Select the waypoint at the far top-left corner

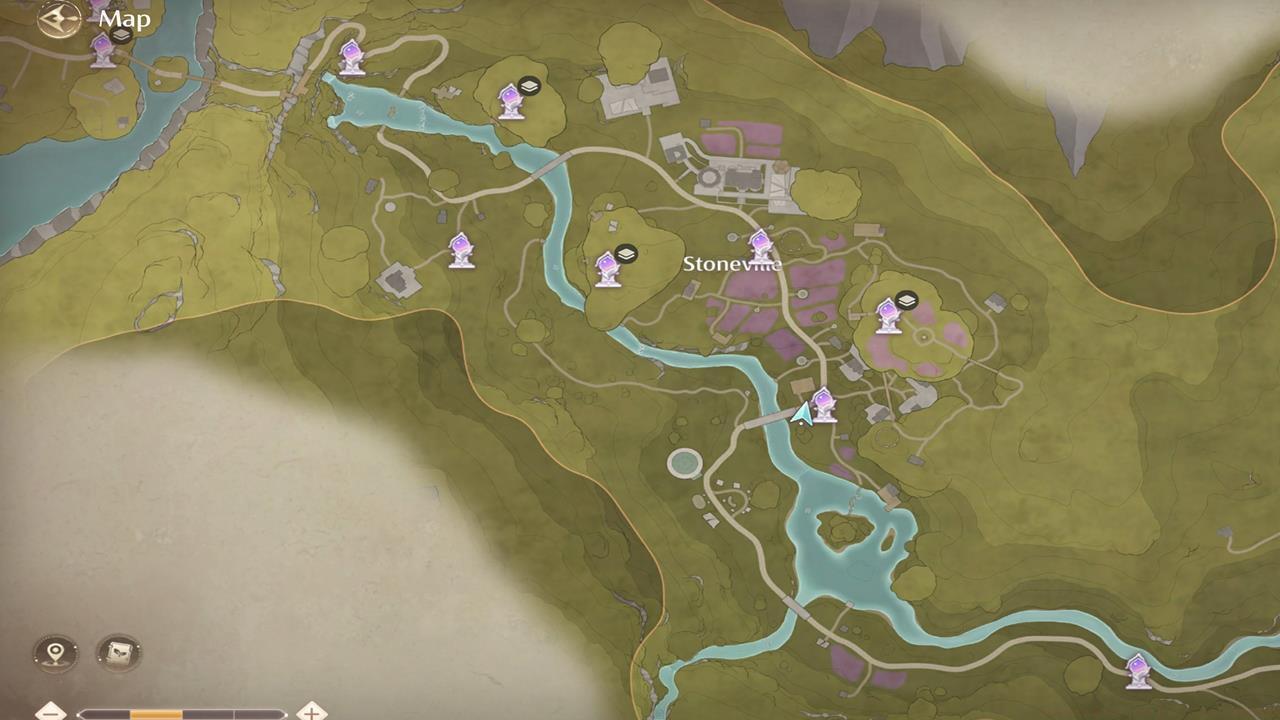[x=100, y=46]
